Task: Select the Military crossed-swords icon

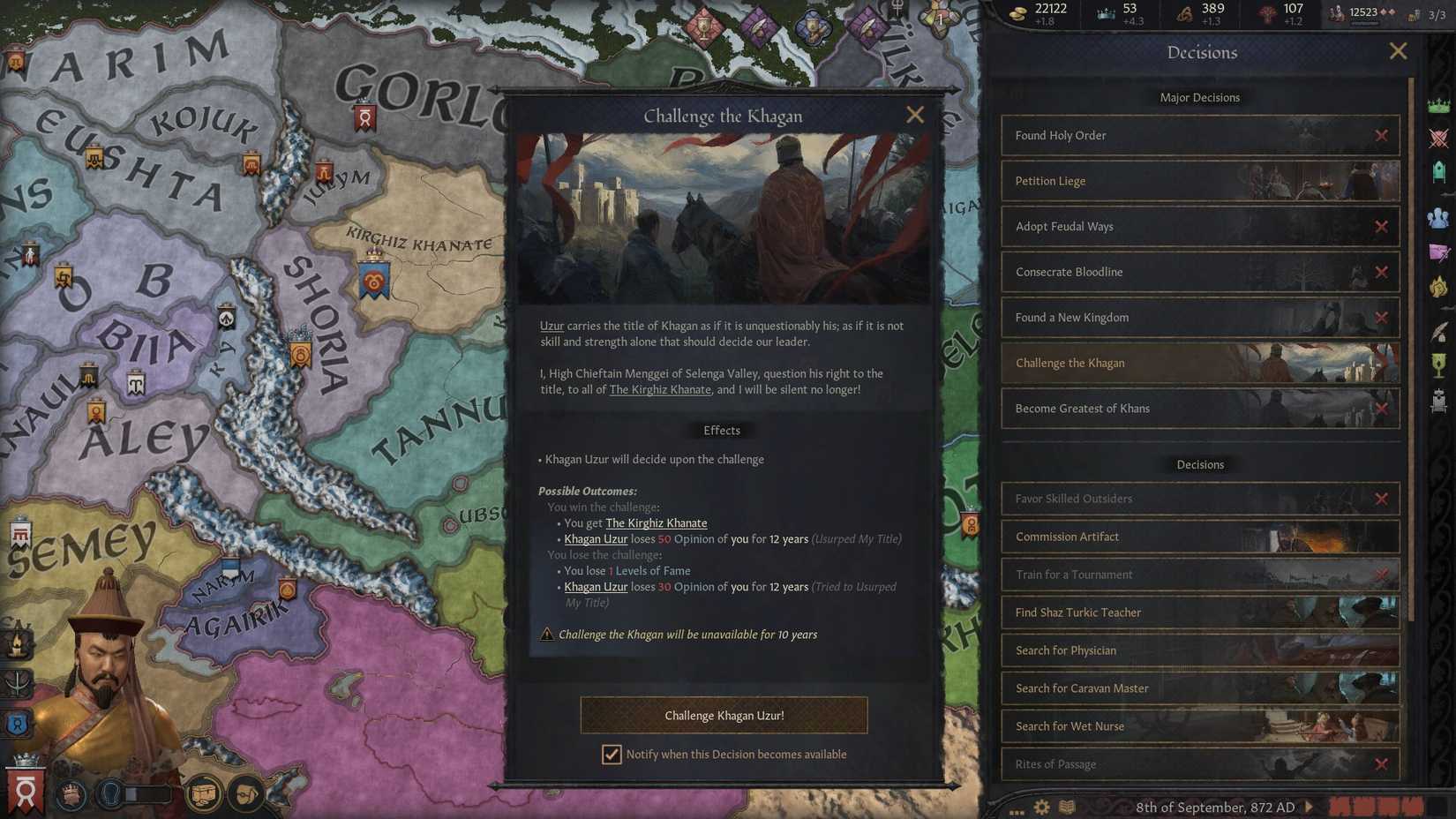Action: pyautogui.click(x=1439, y=139)
